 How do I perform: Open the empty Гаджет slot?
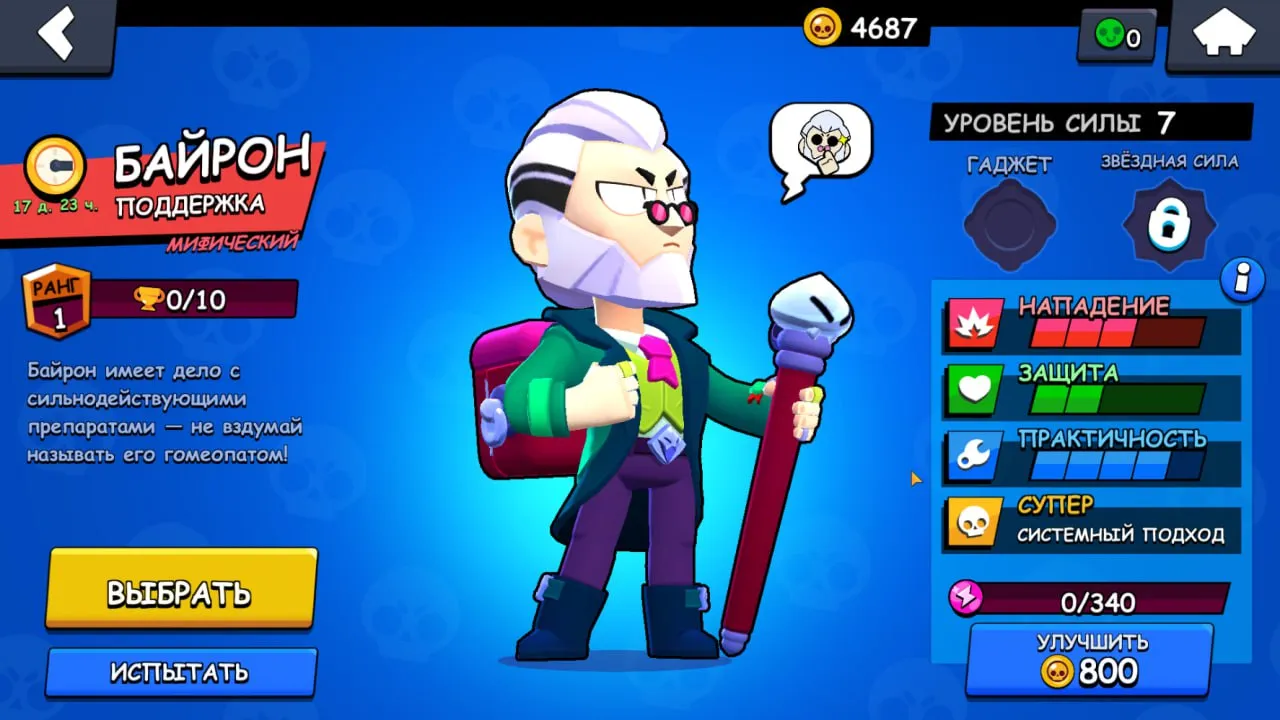1009,225
